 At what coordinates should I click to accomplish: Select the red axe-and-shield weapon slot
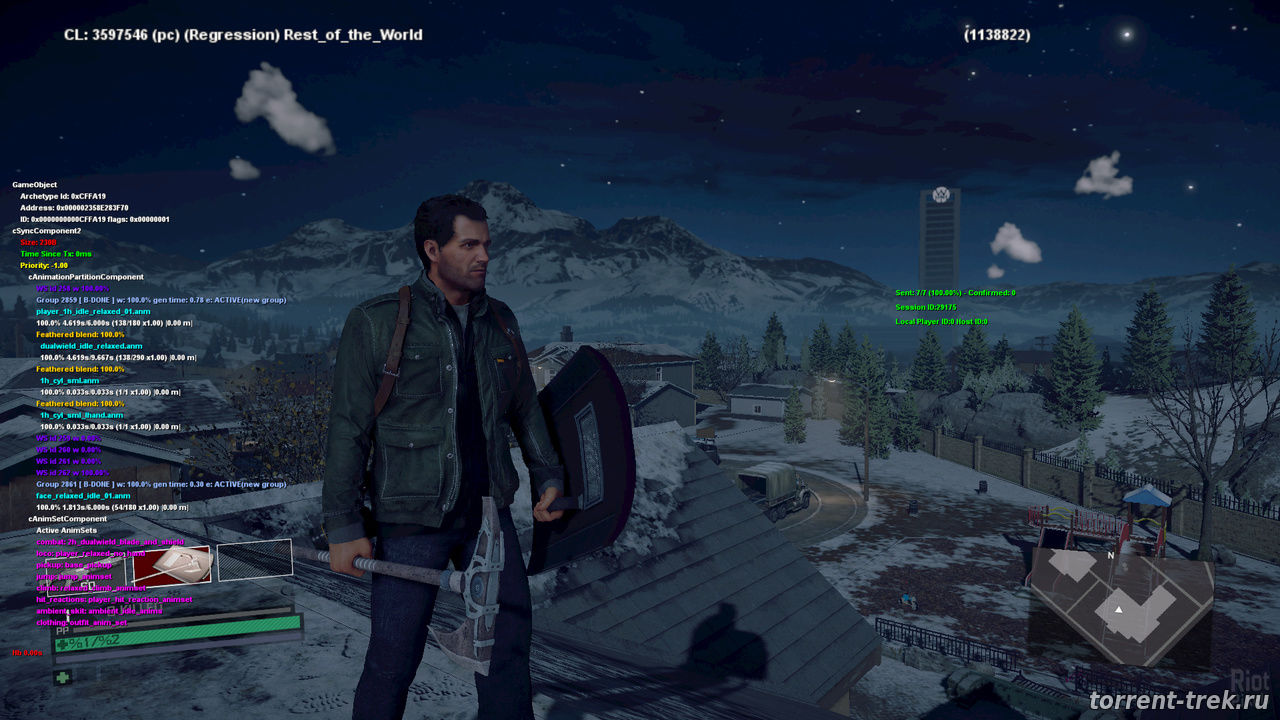coord(172,565)
